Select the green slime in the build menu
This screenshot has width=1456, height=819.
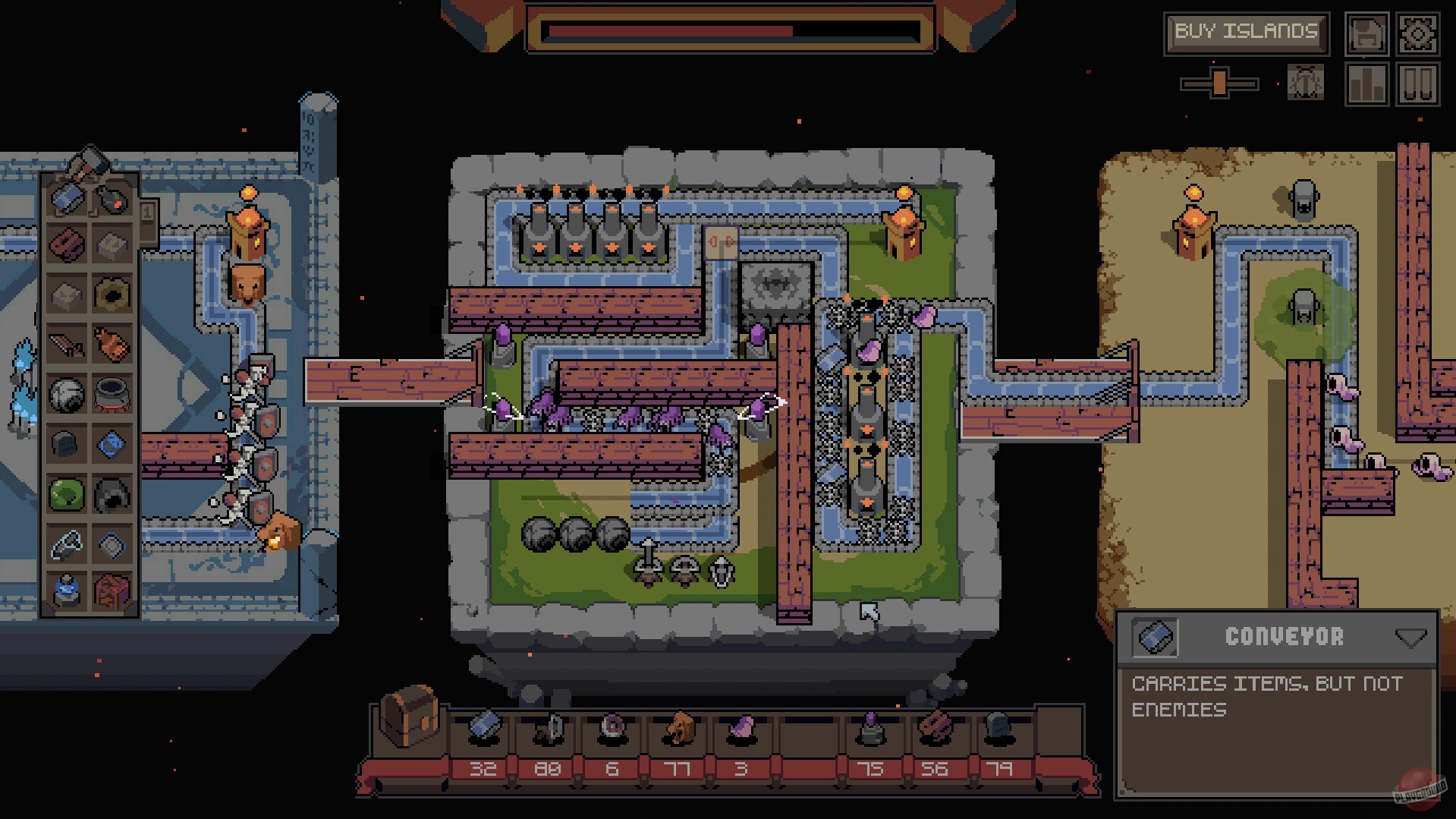[68, 492]
